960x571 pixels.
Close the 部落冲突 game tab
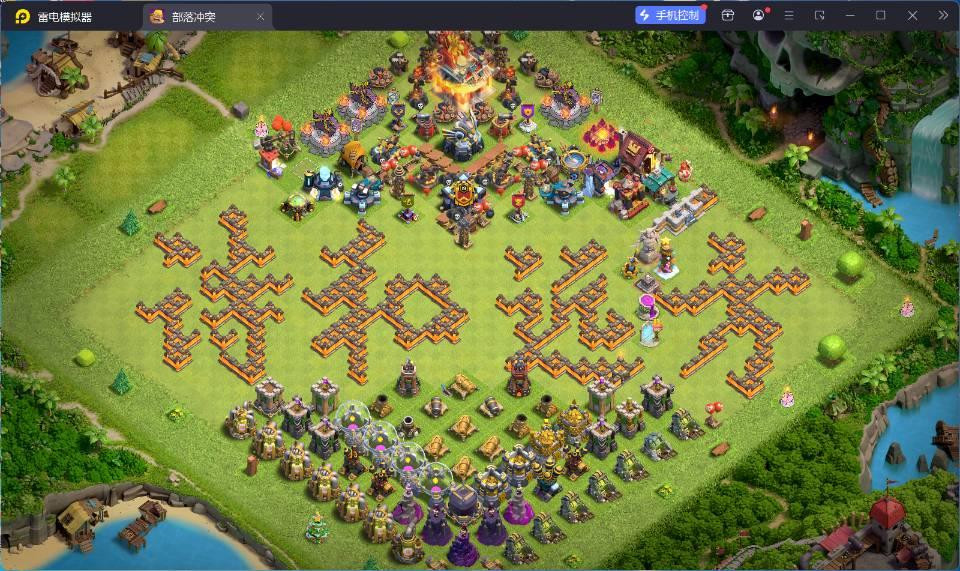tap(261, 17)
